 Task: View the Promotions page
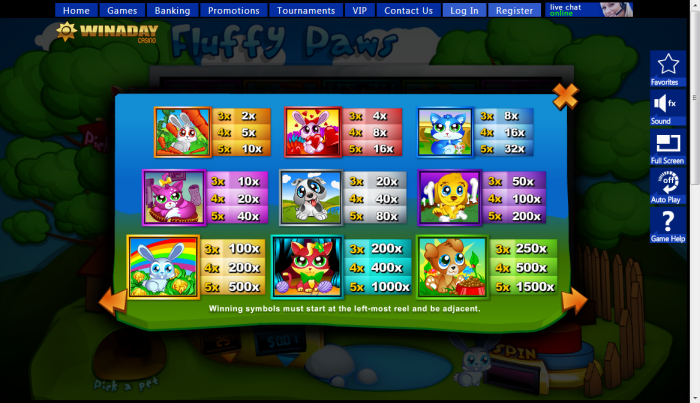234,11
